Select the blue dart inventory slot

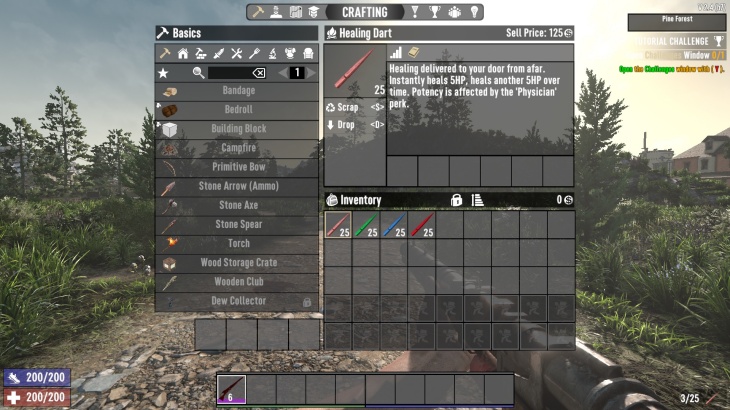coord(394,225)
